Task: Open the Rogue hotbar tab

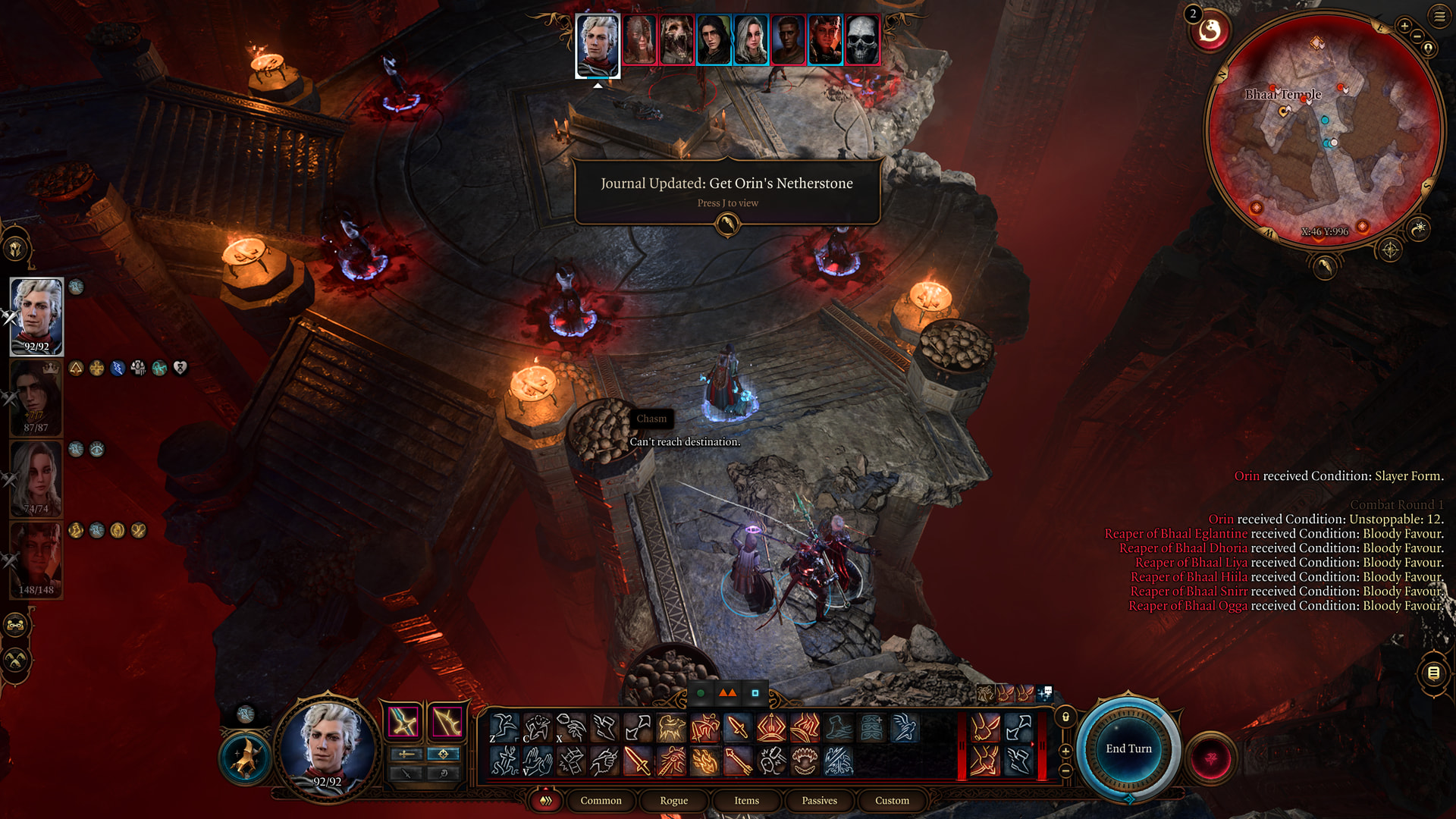Action: click(x=673, y=801)
